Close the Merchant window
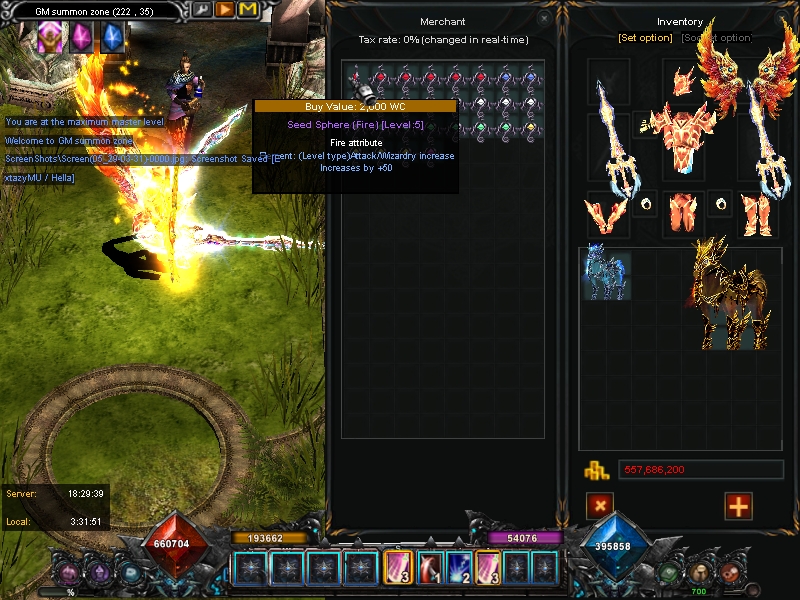The height and width of the screenshot is (600, 800). (543, 18)
